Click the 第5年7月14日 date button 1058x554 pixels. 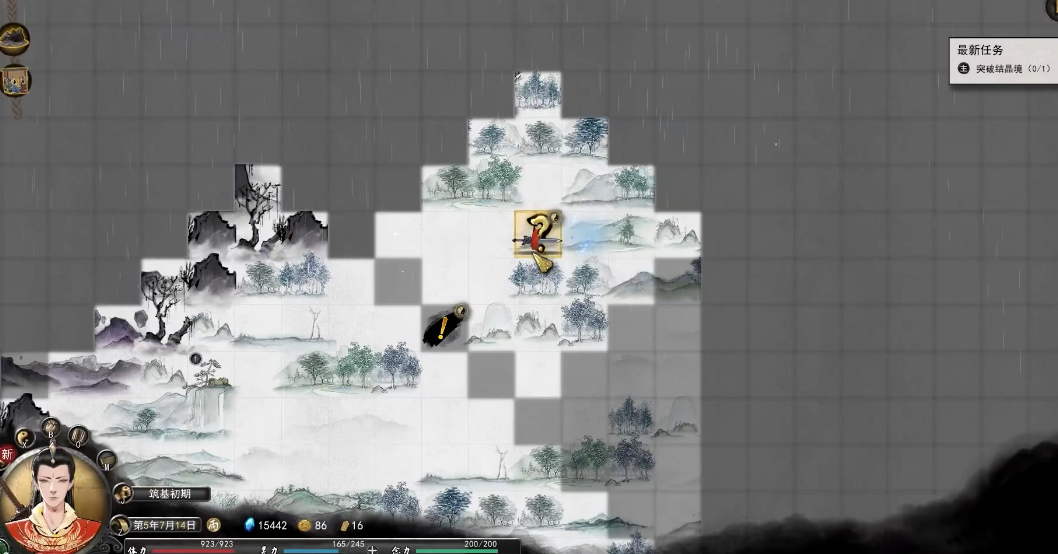[x=165, y=525]
